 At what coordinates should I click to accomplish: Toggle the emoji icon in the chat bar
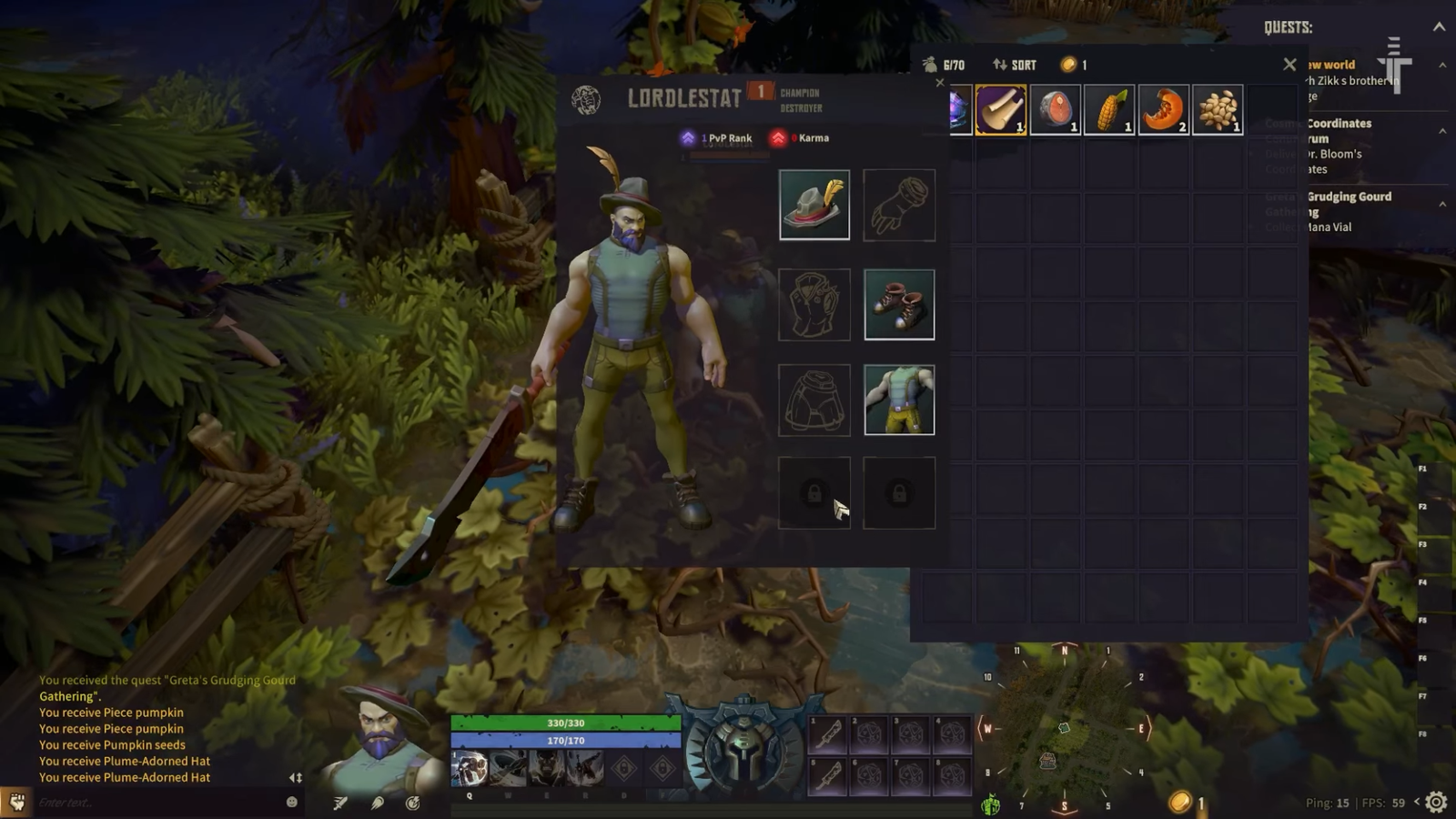pyautogui.click(x=289, y=803)
